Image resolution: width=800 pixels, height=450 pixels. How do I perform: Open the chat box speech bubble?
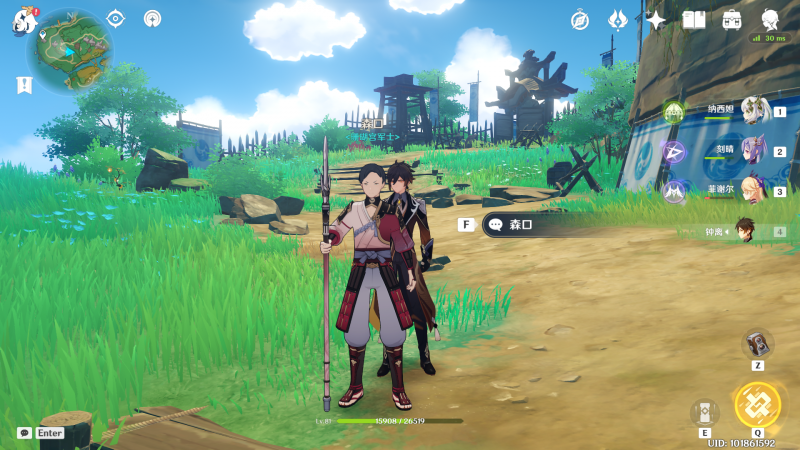(x=24, y=433)
